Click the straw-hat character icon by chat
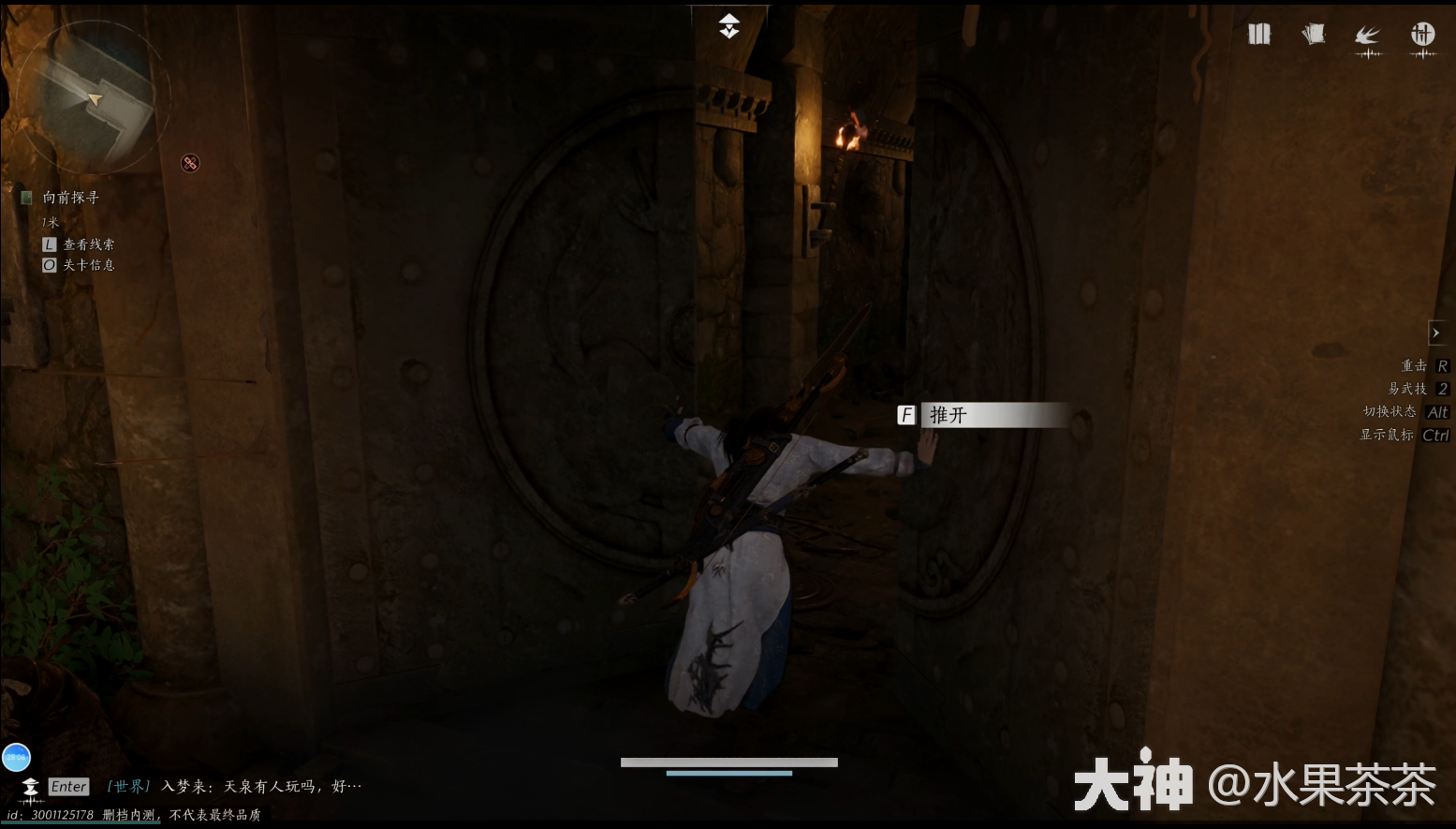 (x=31, y=787)
